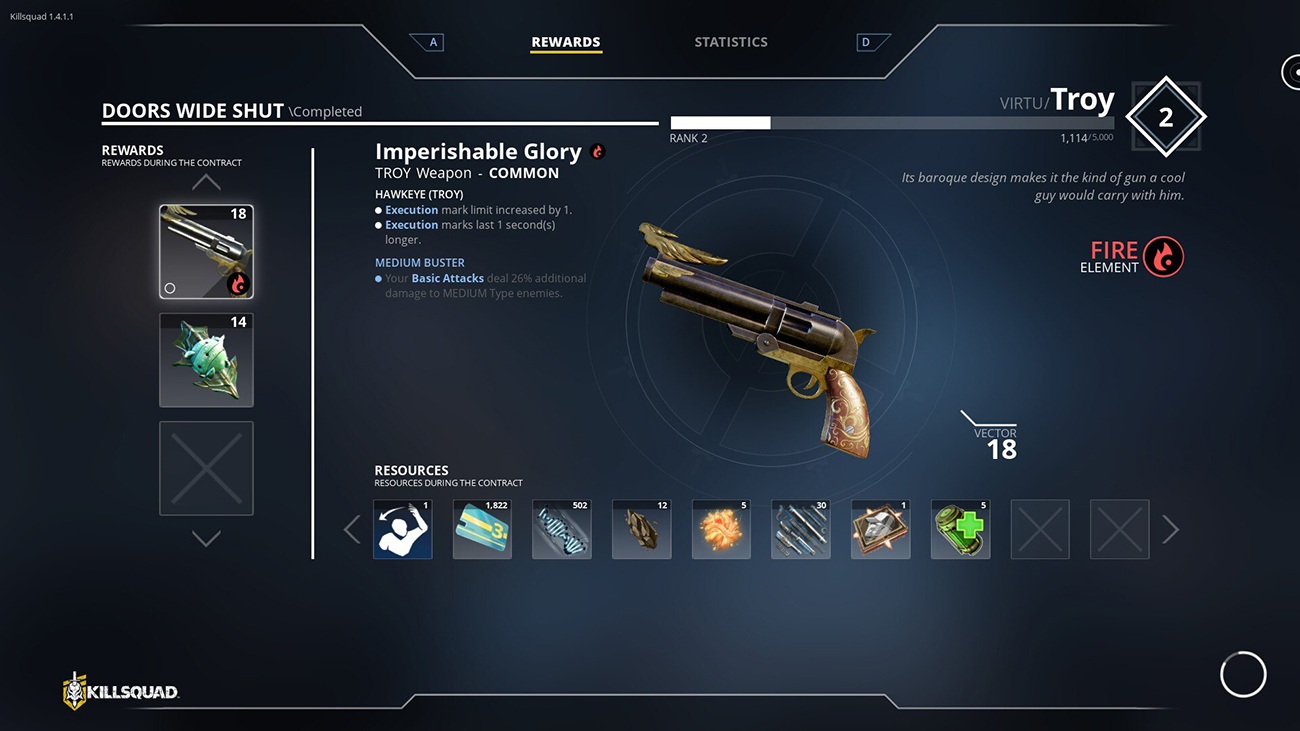
Task: Select the DNA strand resource
Action: (562, 529)
